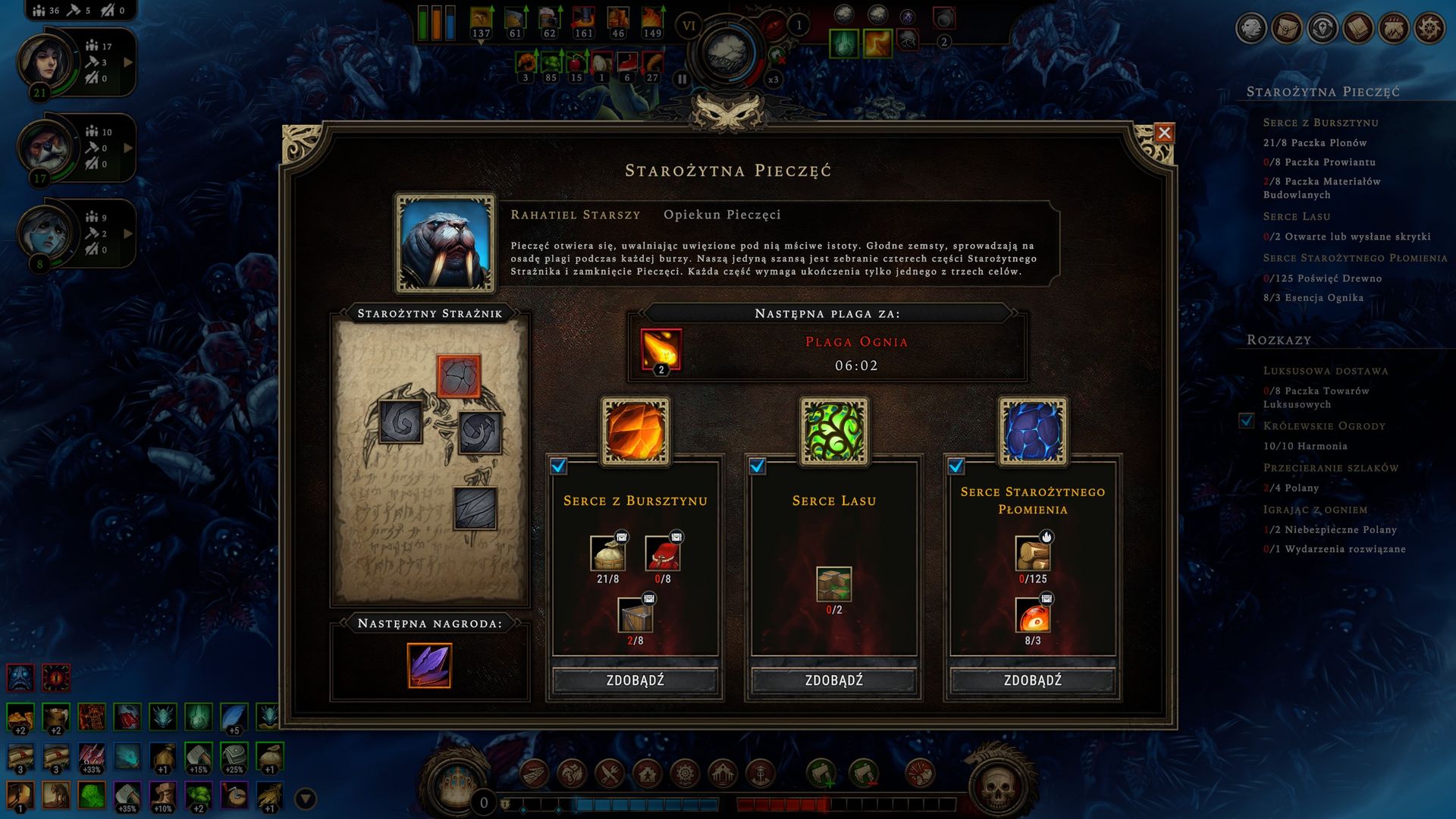Click Rahatiel Starszy's walrus portrait
This screenshot has height=819, width=1456.
pyautogui.click(x=445, y=243)
